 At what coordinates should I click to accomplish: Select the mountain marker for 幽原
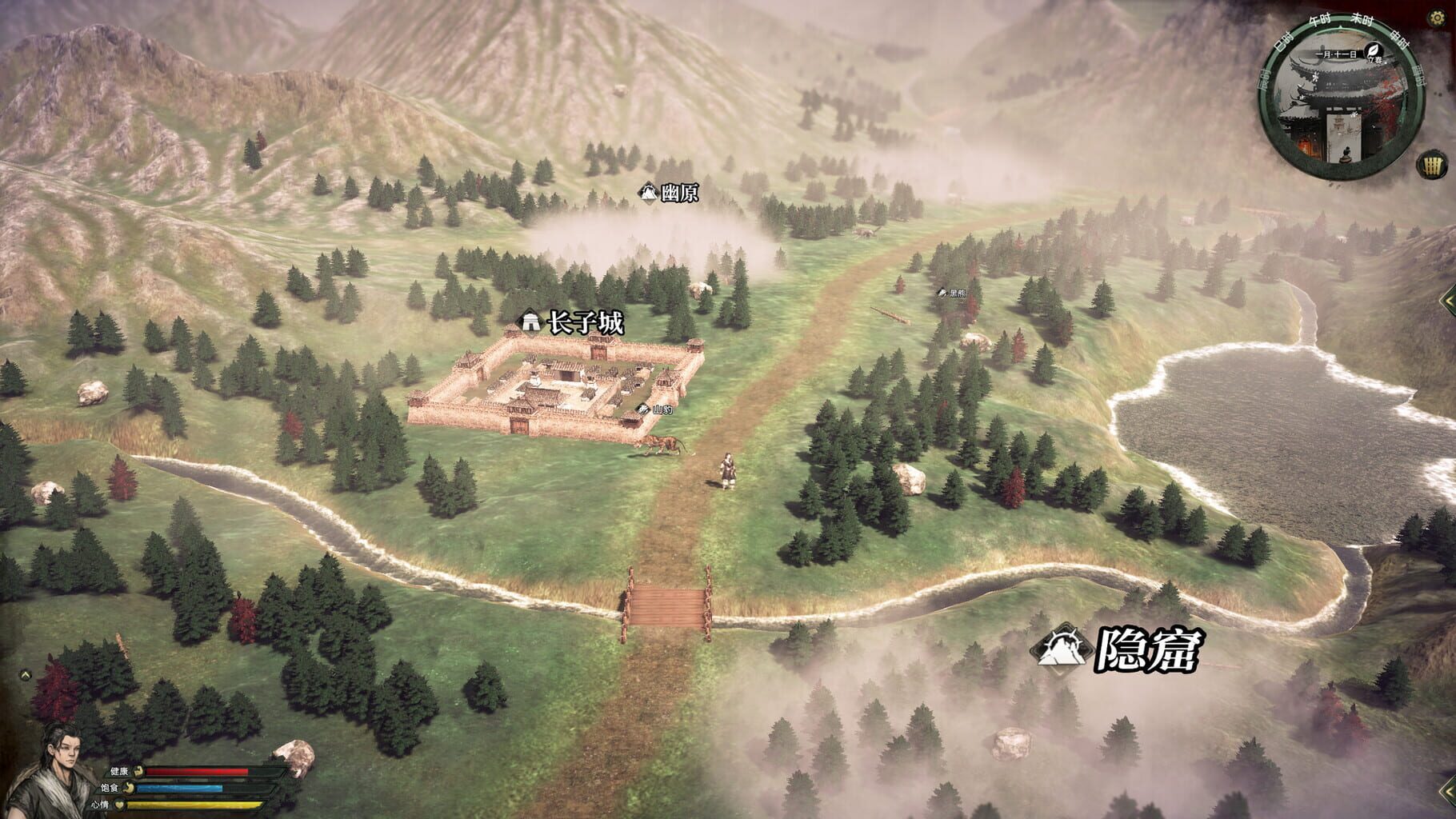648,191
